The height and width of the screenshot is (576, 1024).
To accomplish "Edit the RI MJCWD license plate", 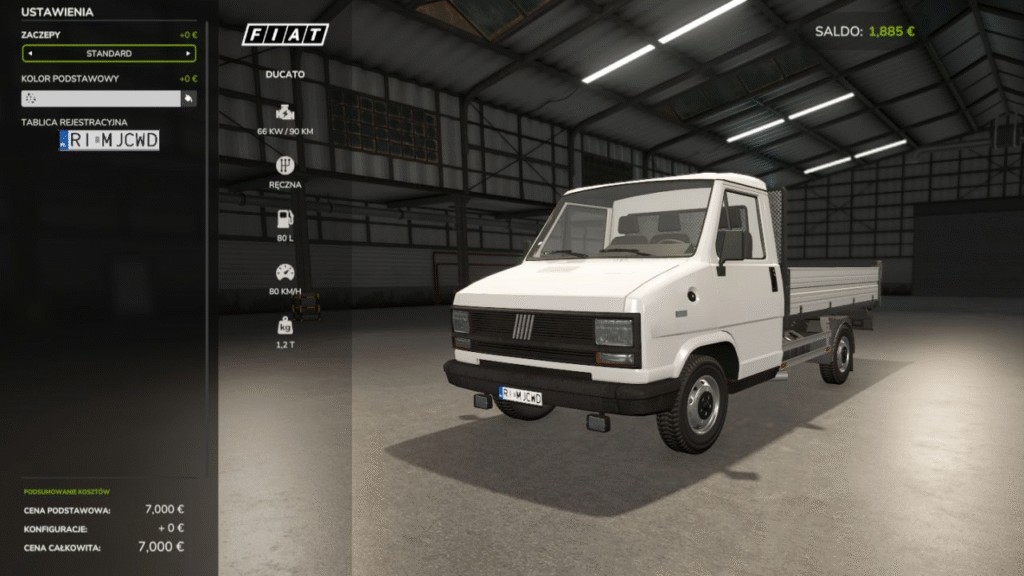I will point(109,141).
